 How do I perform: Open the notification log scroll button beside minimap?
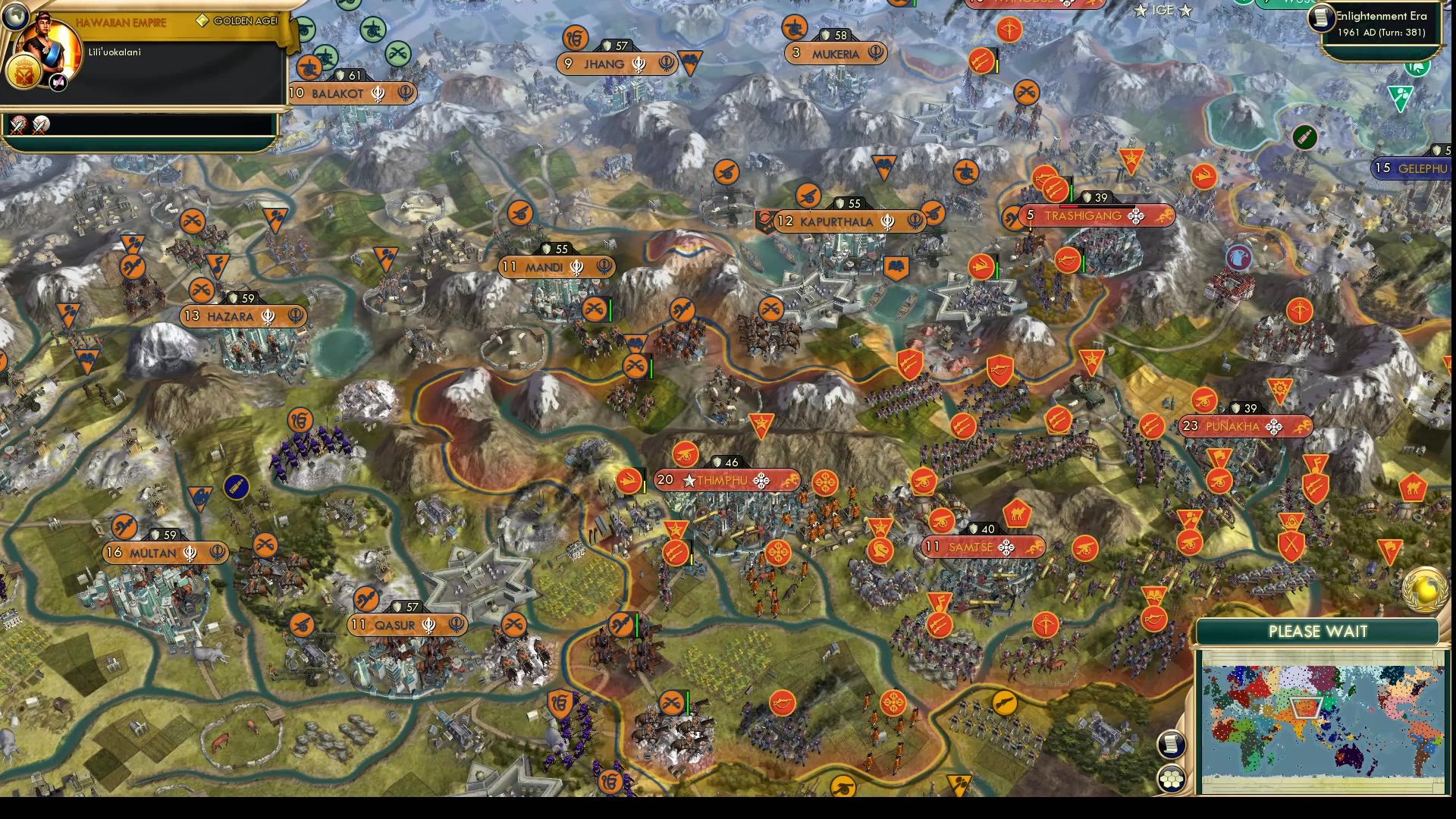click(1172, 744)
